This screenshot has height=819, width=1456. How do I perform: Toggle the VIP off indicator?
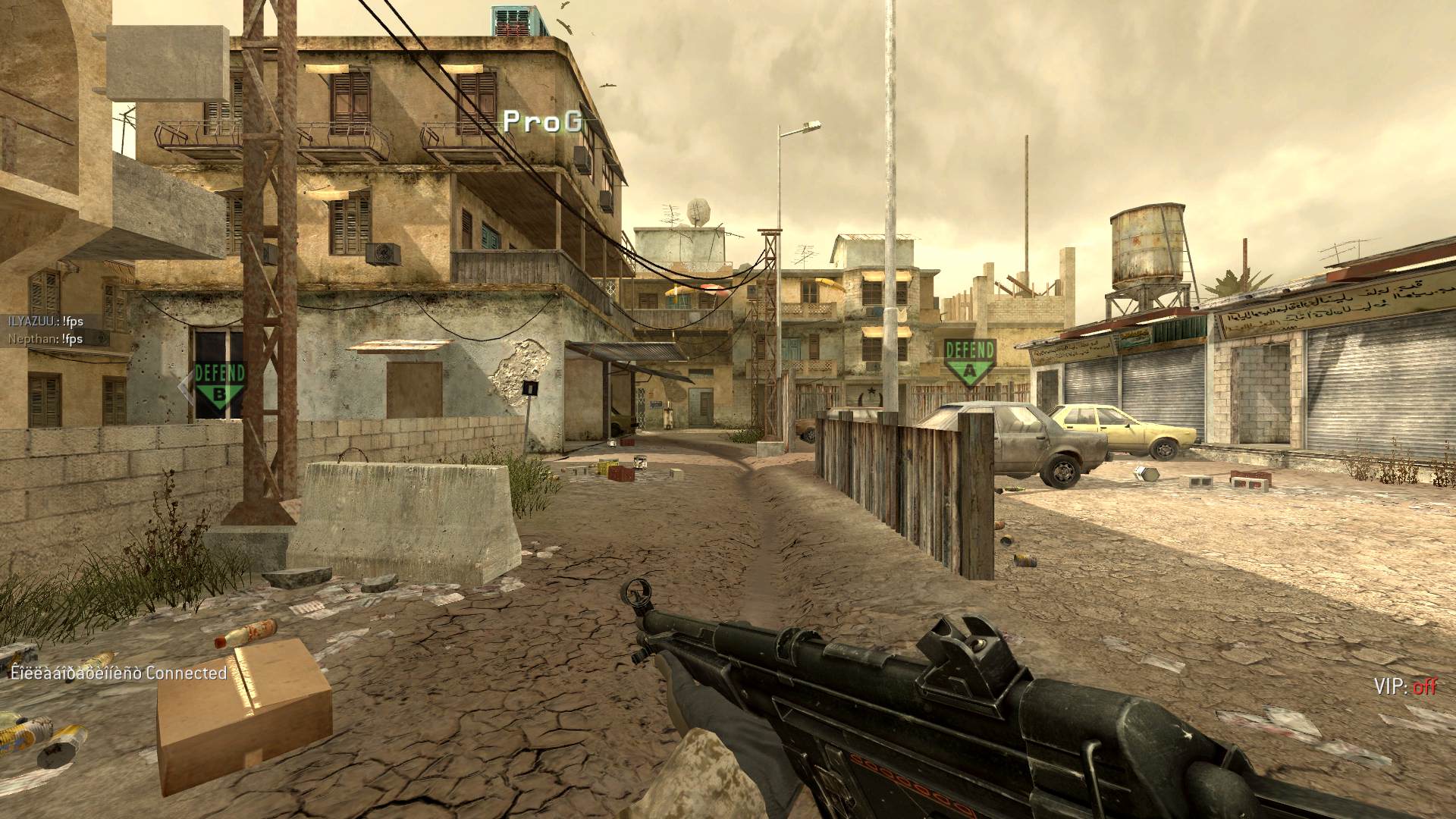click(1404, 686)
